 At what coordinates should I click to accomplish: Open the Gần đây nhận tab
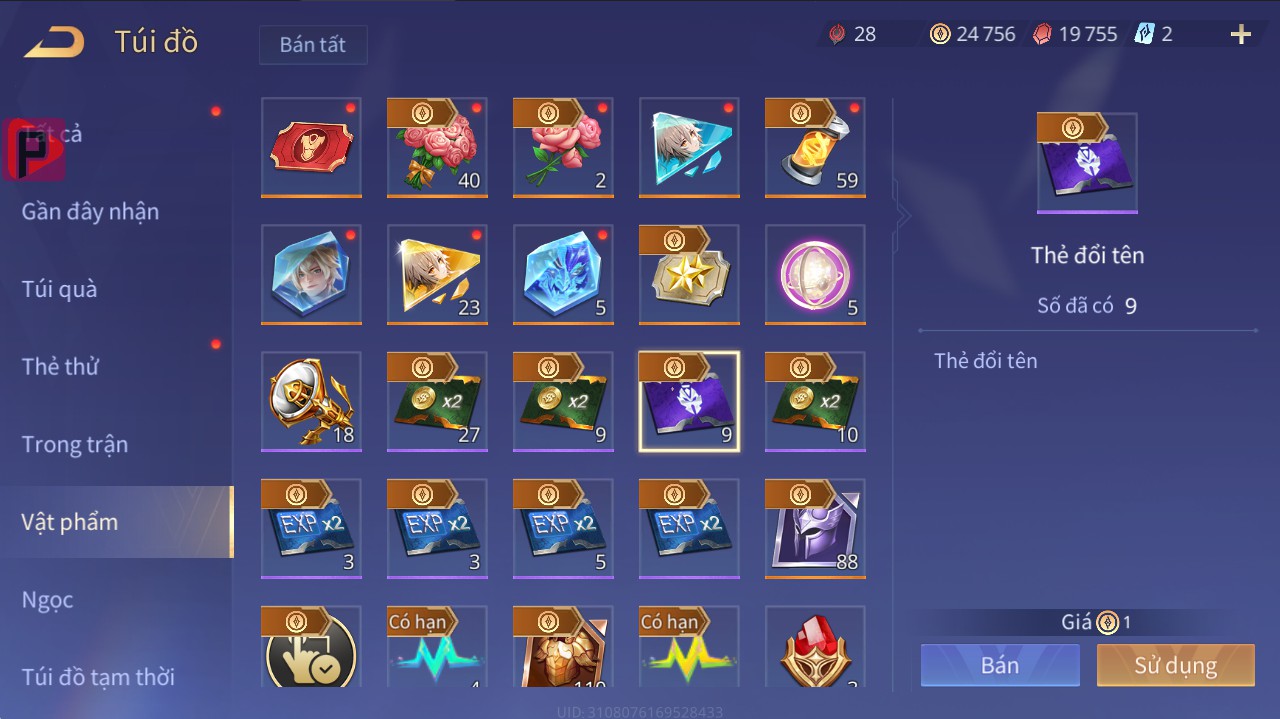pyautogui.click(x=90, y=211)
